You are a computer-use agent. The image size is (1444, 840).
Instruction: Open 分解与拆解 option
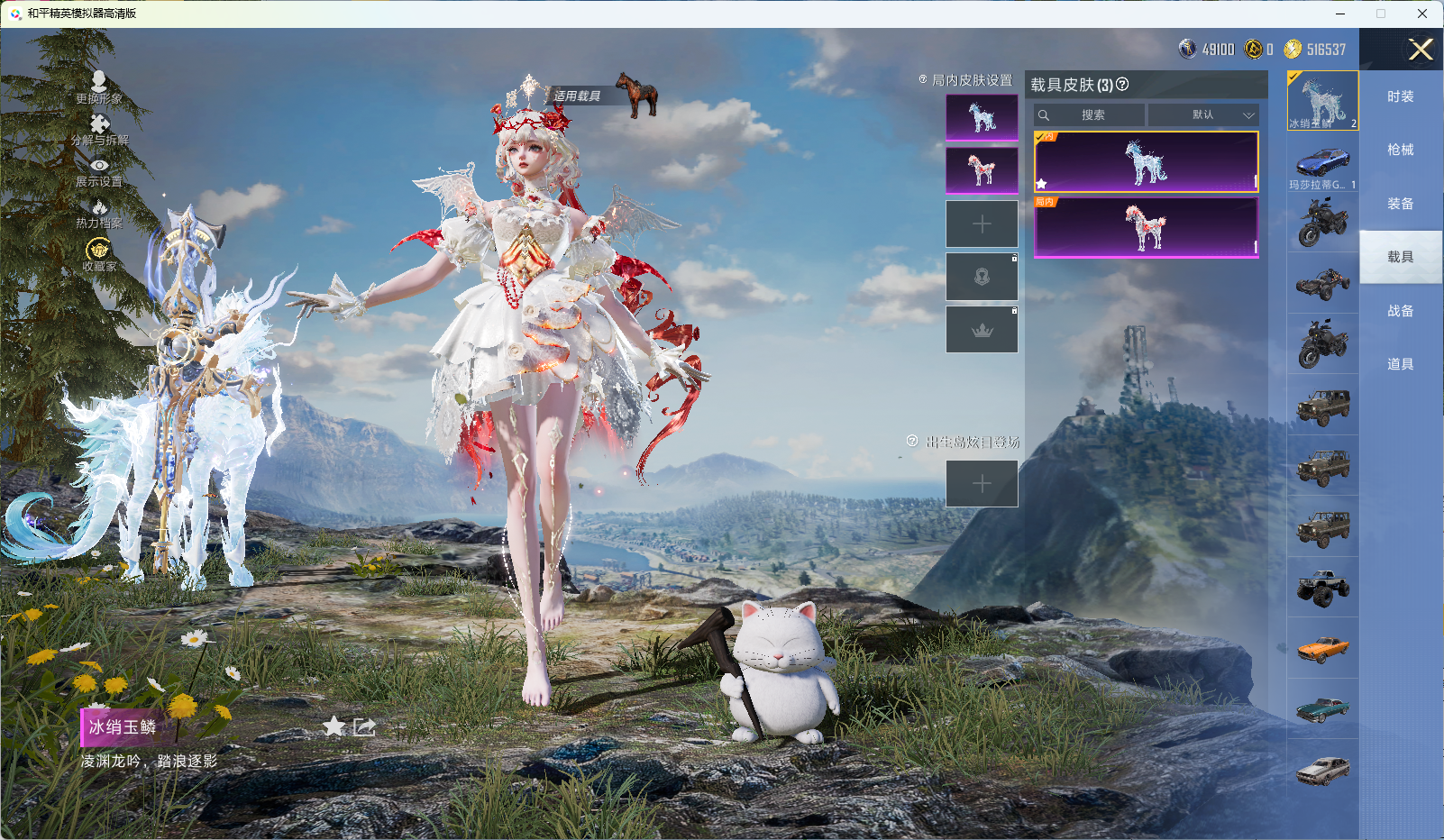[99, 125]
